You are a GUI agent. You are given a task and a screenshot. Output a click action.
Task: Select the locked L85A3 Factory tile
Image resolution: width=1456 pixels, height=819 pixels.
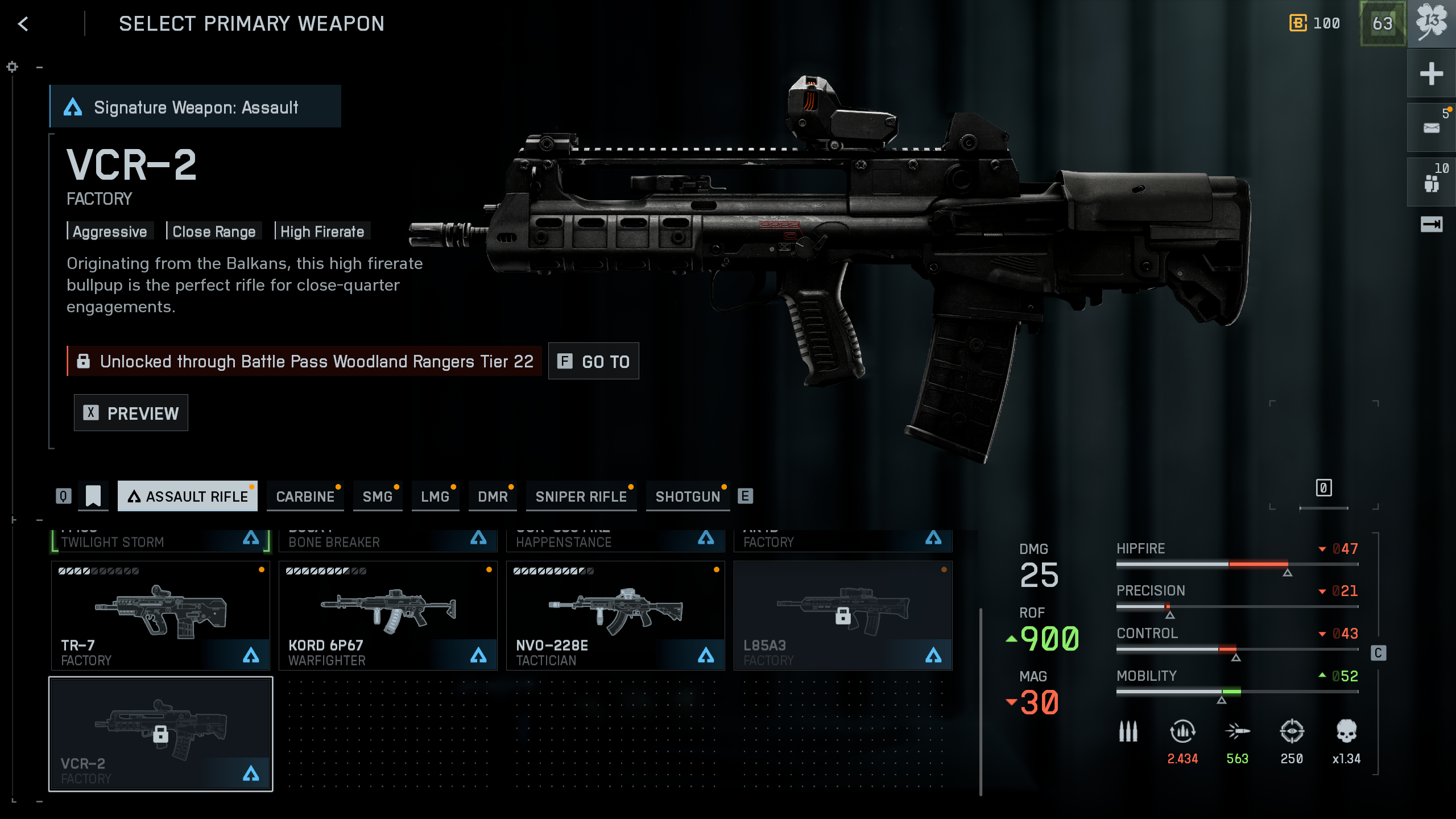click(x=843, y=615)
